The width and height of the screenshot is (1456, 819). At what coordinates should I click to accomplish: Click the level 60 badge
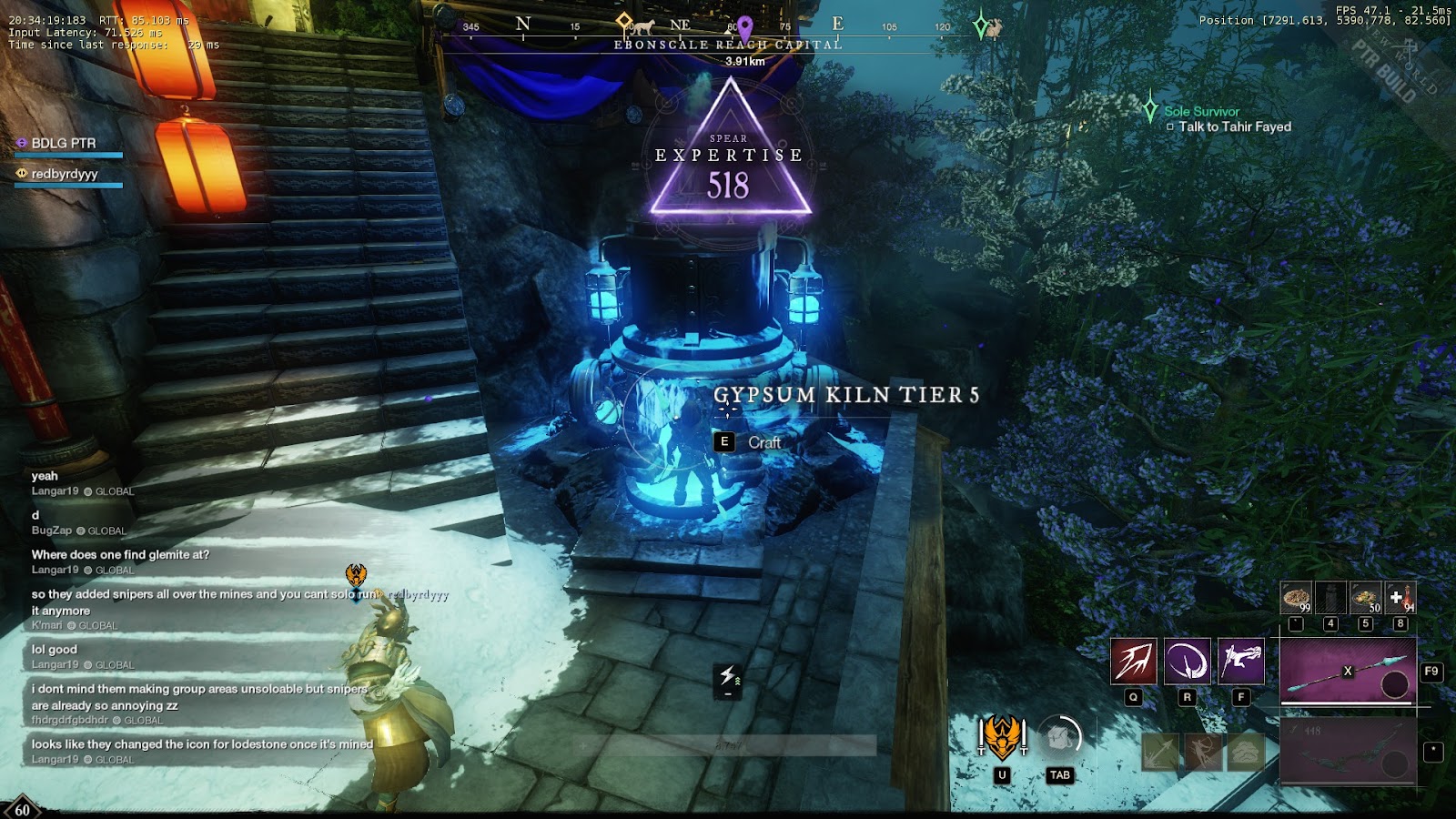(x=22, y=809)
